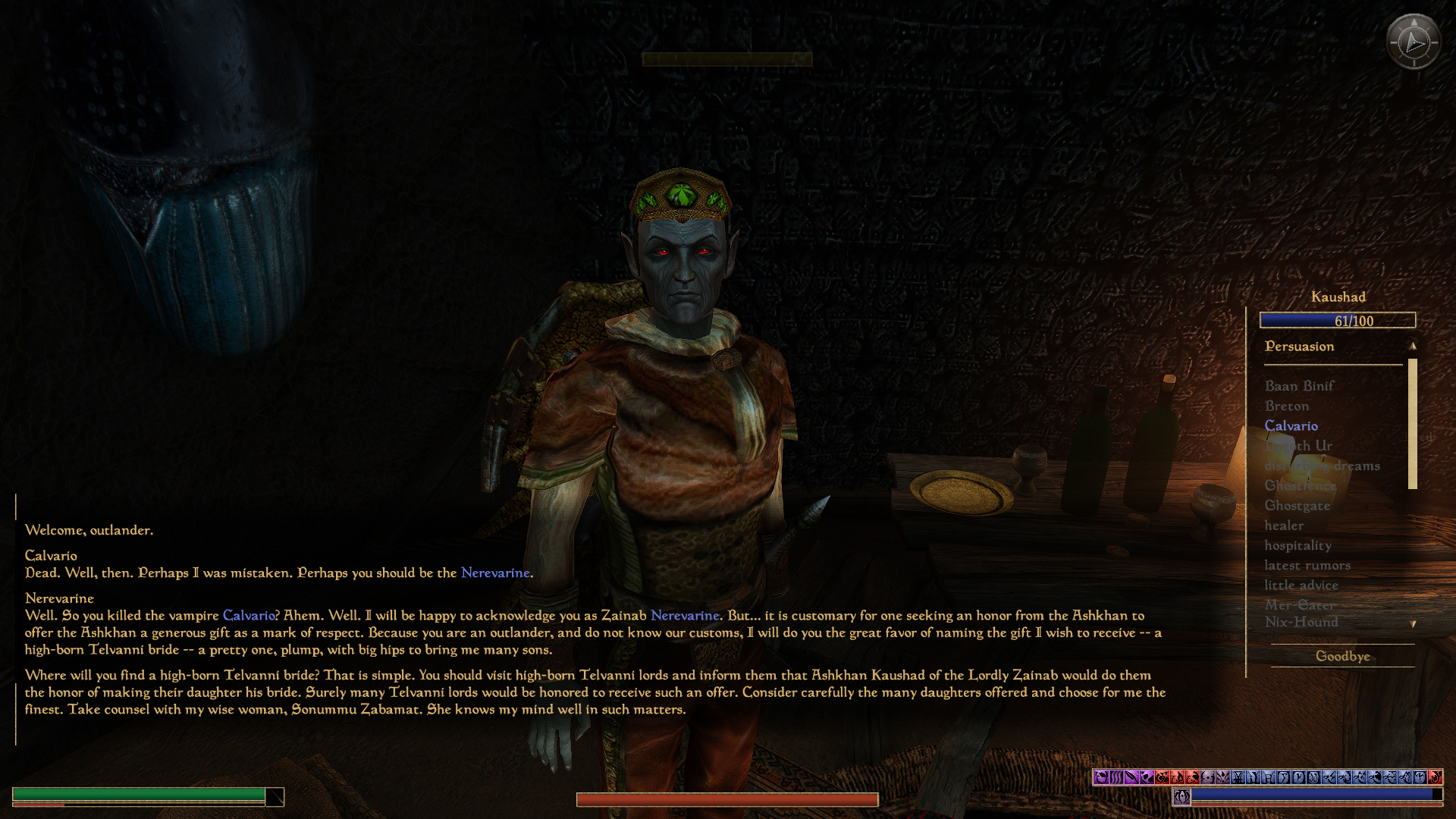The width and height of the screenshot is (1456, 819).
Task: Ask about the Ghostfence
Action: click(x=1300, y=485)
